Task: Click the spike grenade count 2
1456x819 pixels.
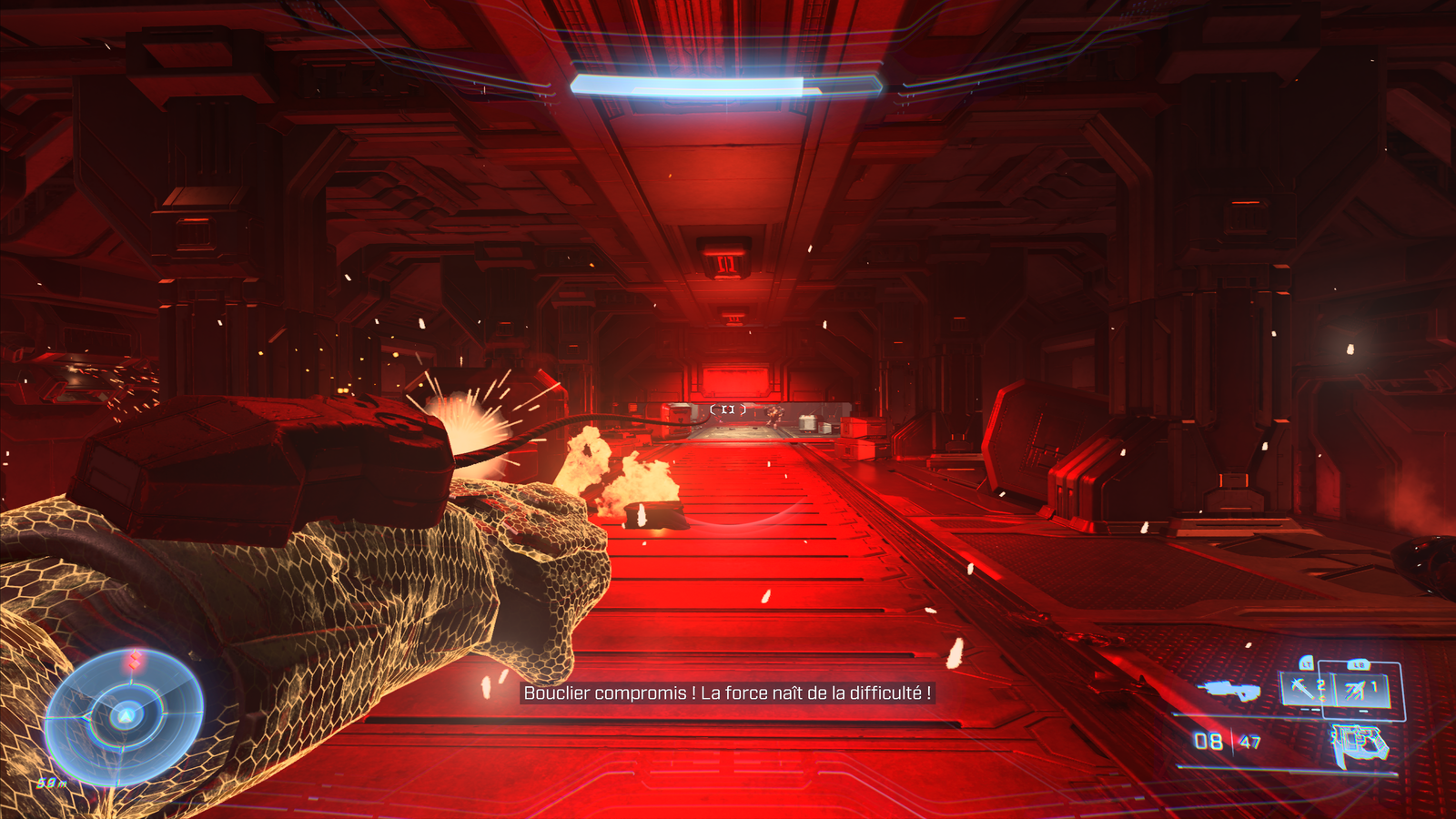Action: click(x=1321, y=685)
